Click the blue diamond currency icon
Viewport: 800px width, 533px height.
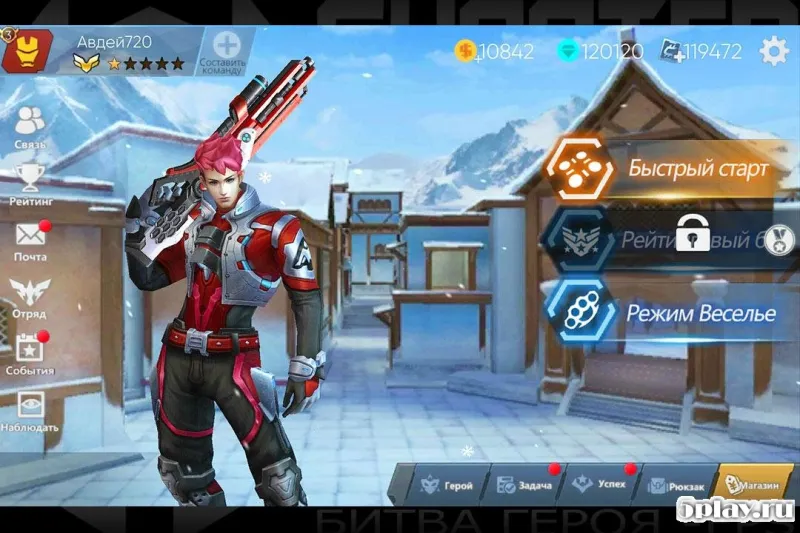[568, 51]
